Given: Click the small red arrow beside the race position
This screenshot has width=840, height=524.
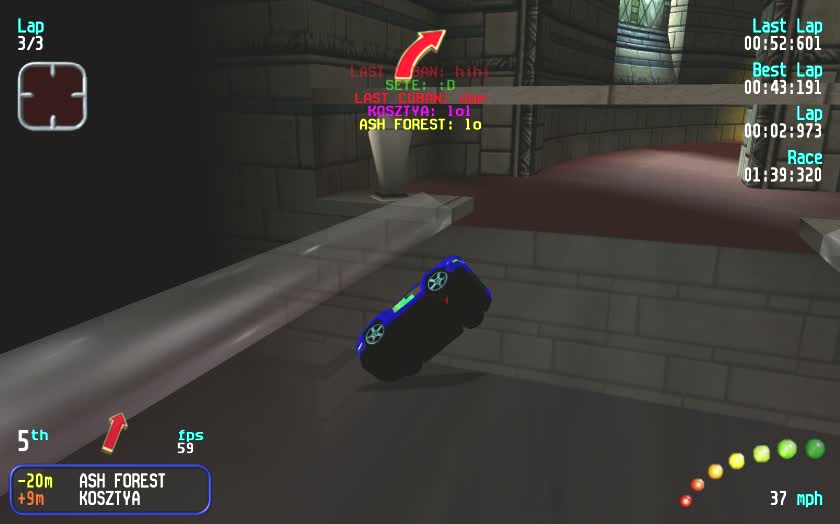Looking at the screenshot, I should point(115,432).
